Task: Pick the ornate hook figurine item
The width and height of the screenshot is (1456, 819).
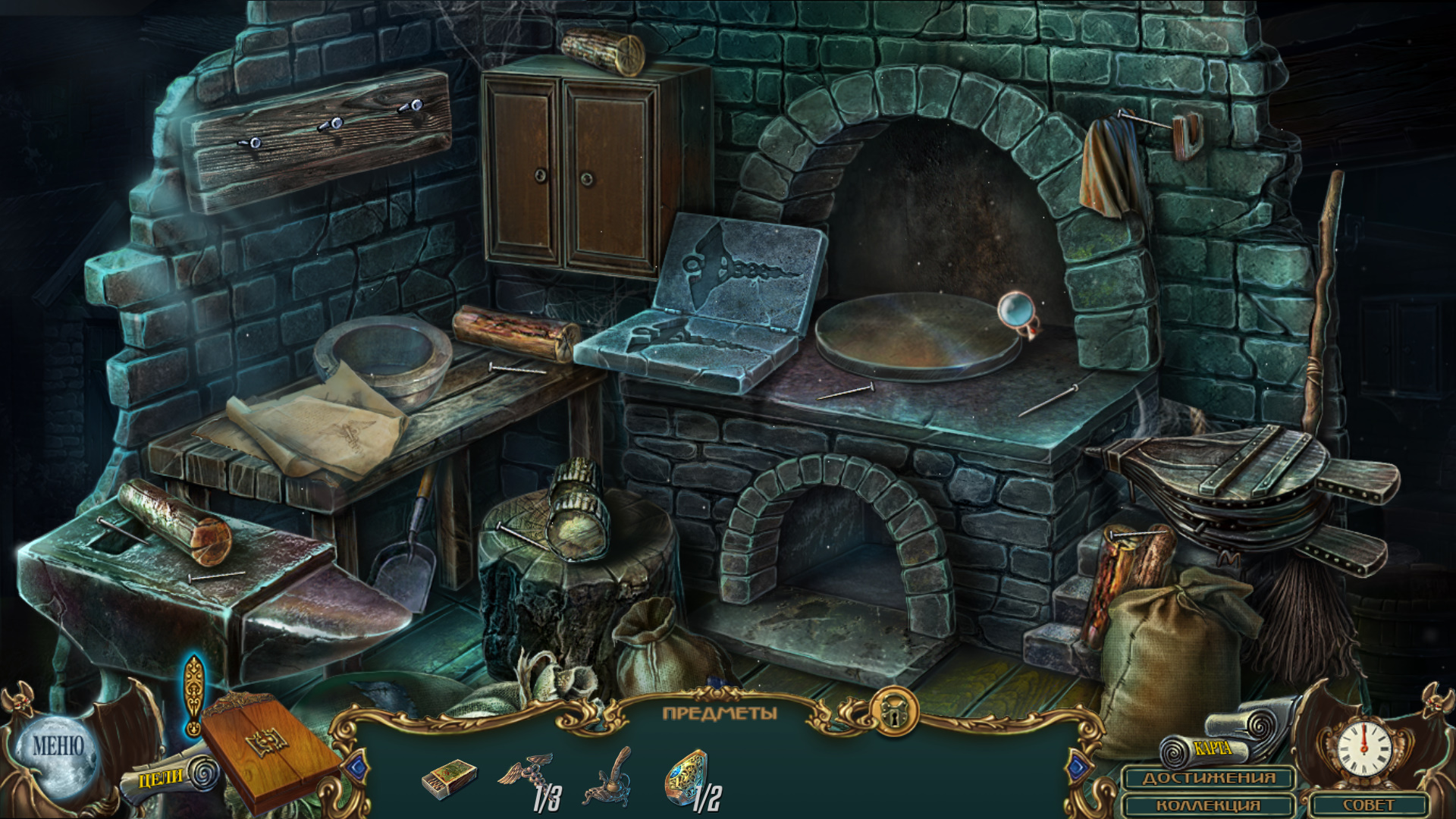Action: click(609, 779)
